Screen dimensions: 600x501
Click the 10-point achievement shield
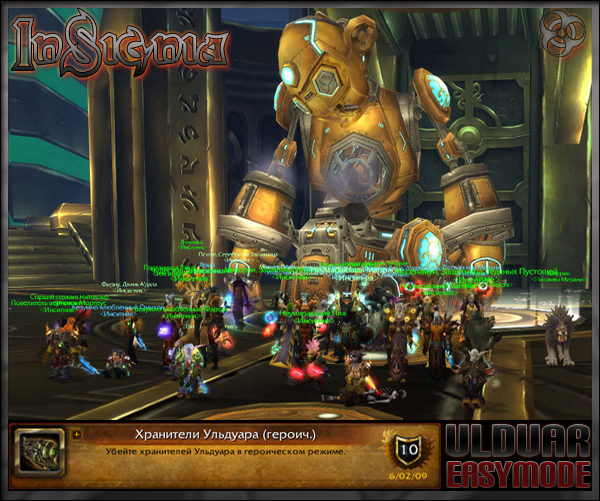coord(407,448)
